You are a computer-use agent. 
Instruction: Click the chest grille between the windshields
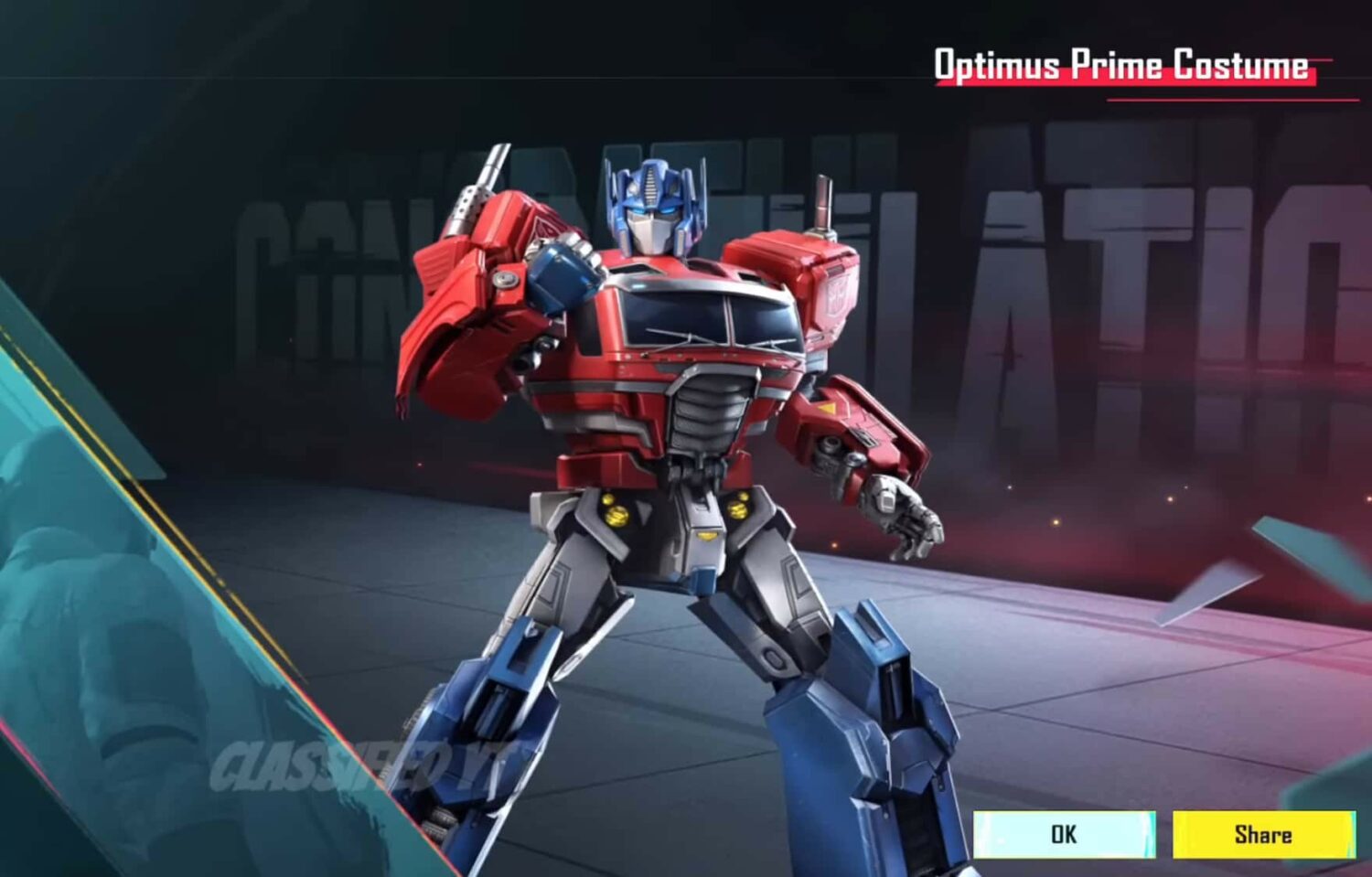click(x=709, y=412)
